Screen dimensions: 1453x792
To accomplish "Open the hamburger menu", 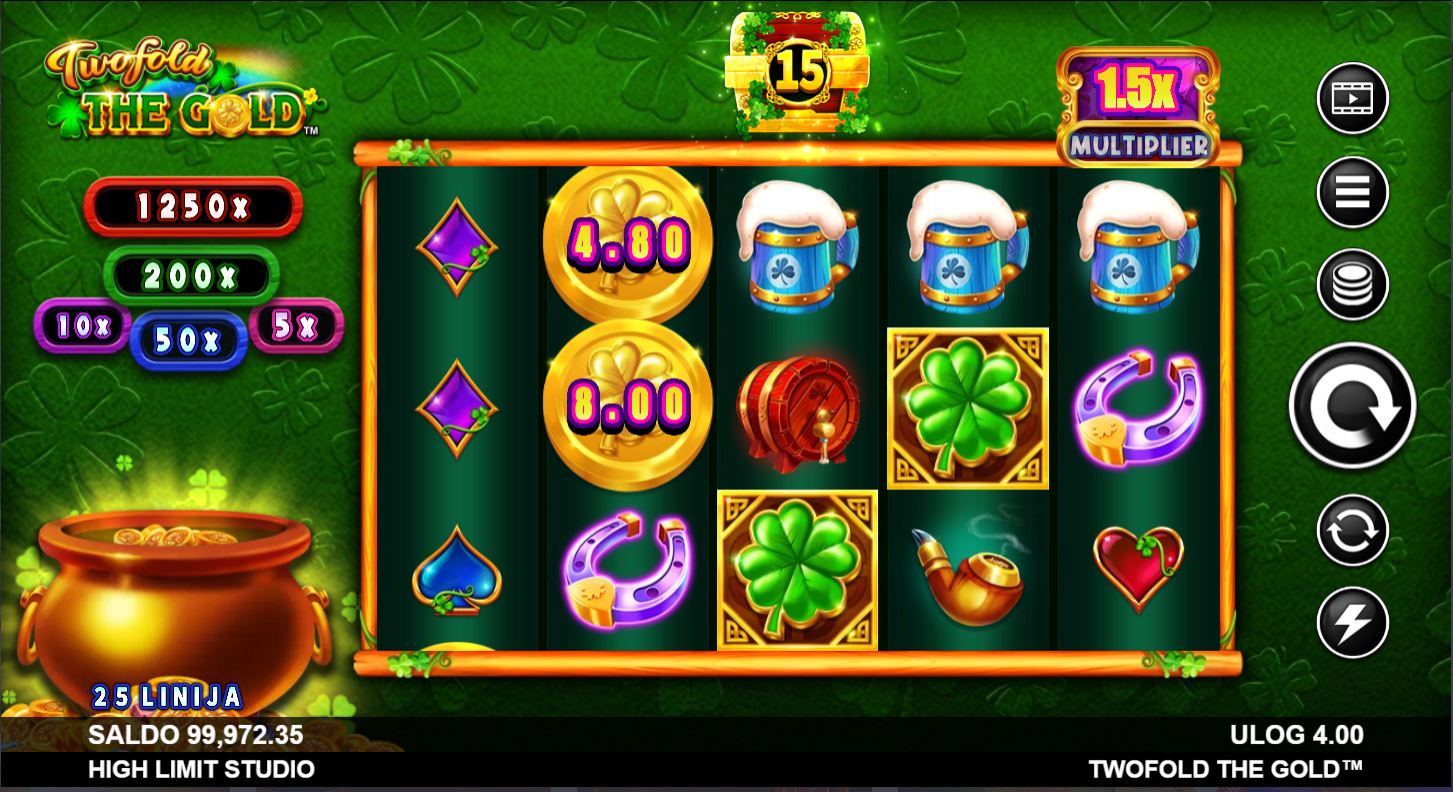I will point(1352,192).
